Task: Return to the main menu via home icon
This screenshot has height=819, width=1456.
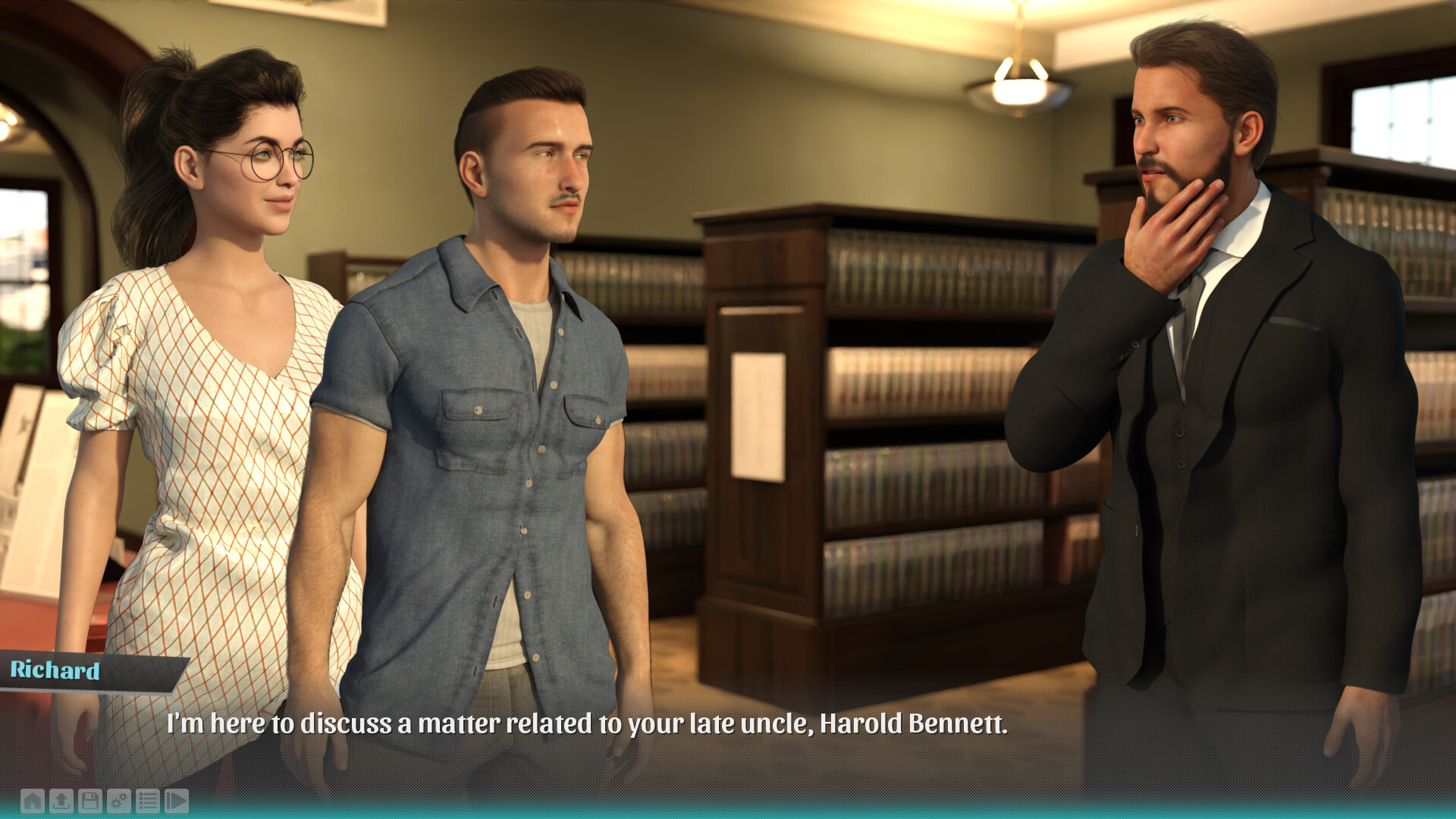Action: [x=33, y=801]
